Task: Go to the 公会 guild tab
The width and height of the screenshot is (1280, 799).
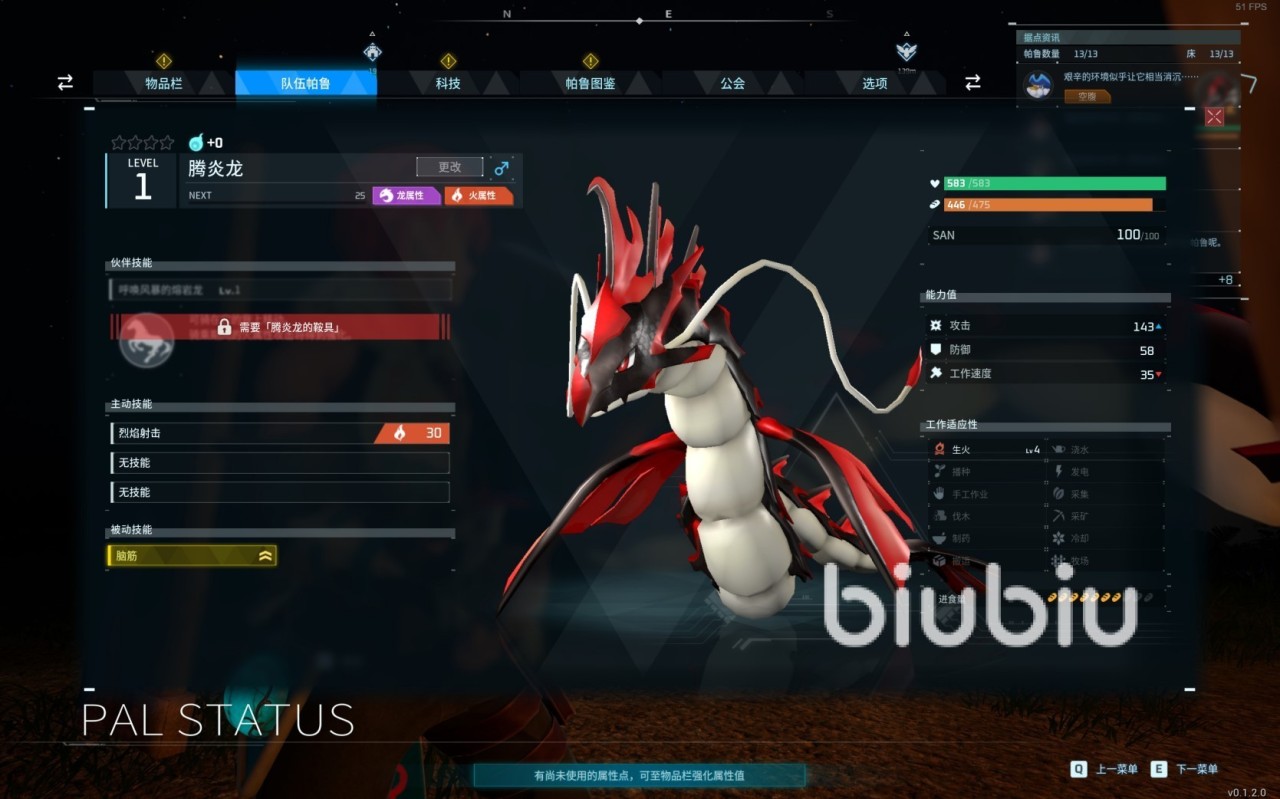Action: [732, 84]
